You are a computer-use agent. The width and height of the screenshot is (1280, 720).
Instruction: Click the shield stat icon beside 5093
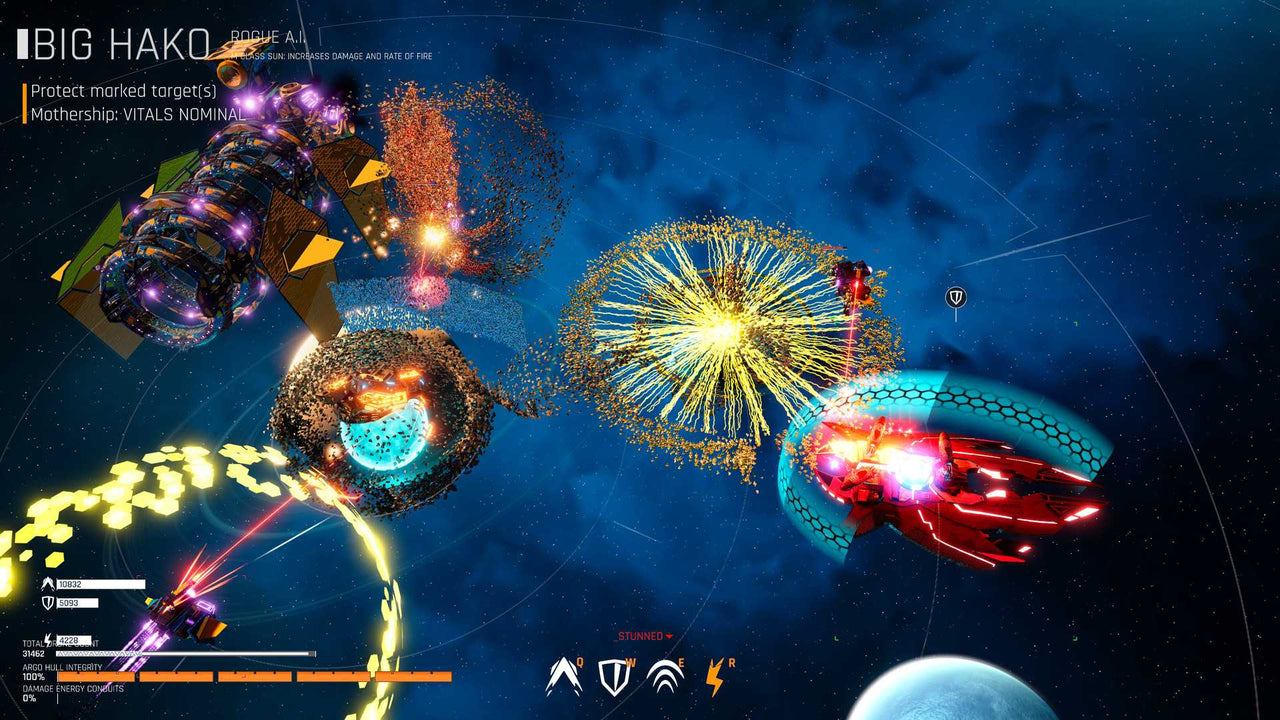click(48, 604)
